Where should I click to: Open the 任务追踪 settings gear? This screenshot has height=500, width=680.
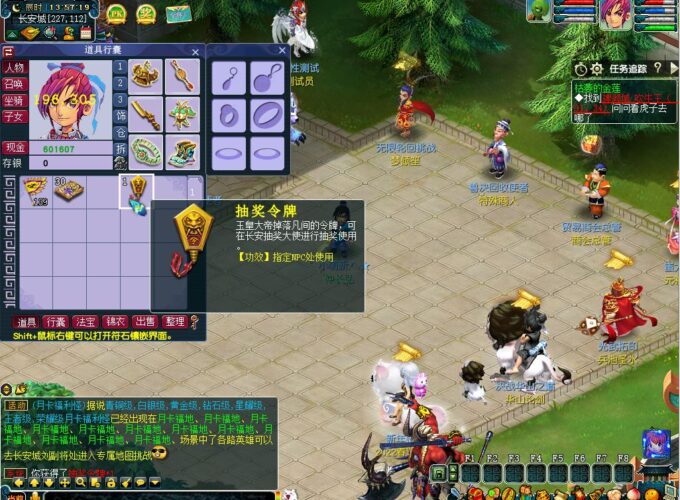(x=596, y=69)
